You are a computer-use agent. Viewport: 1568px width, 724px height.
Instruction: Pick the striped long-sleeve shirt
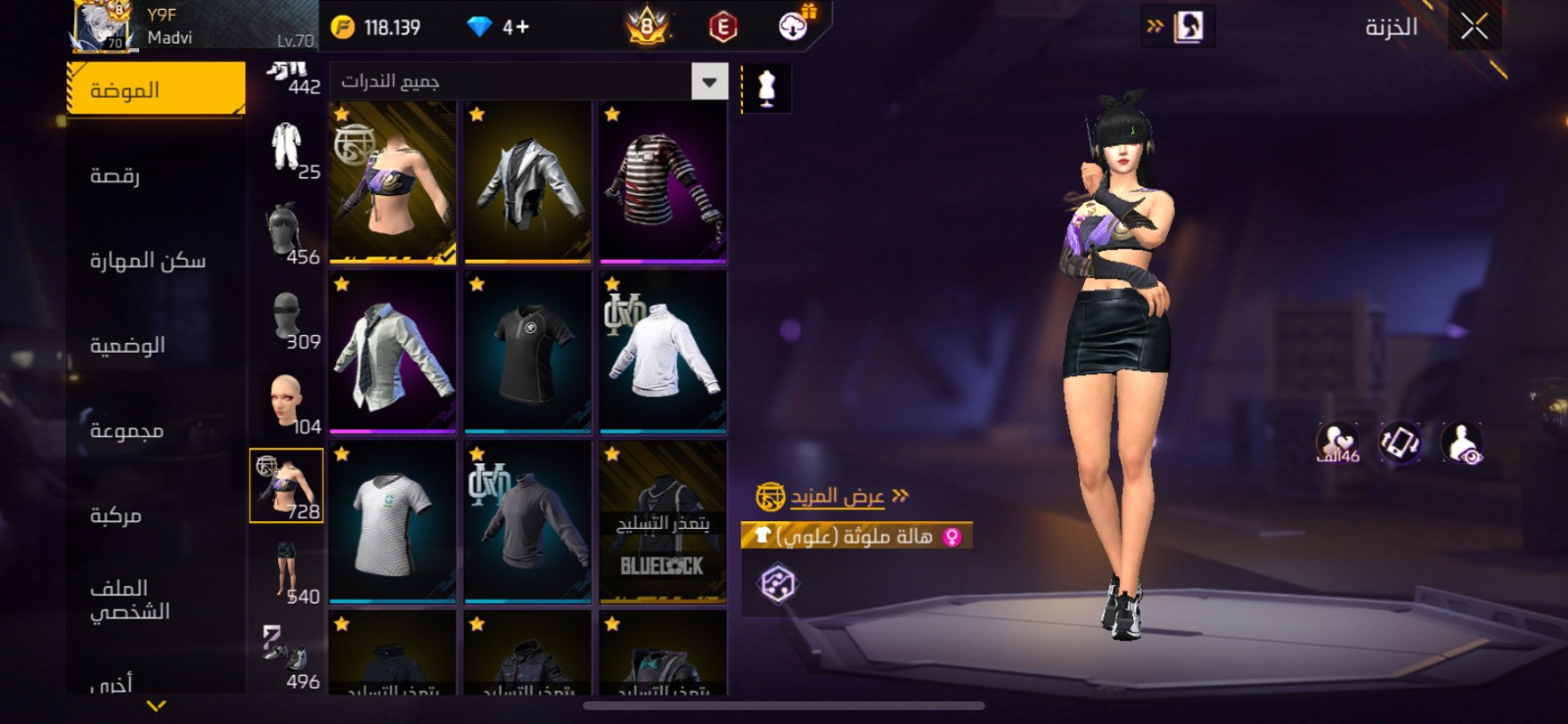[663, 183]
